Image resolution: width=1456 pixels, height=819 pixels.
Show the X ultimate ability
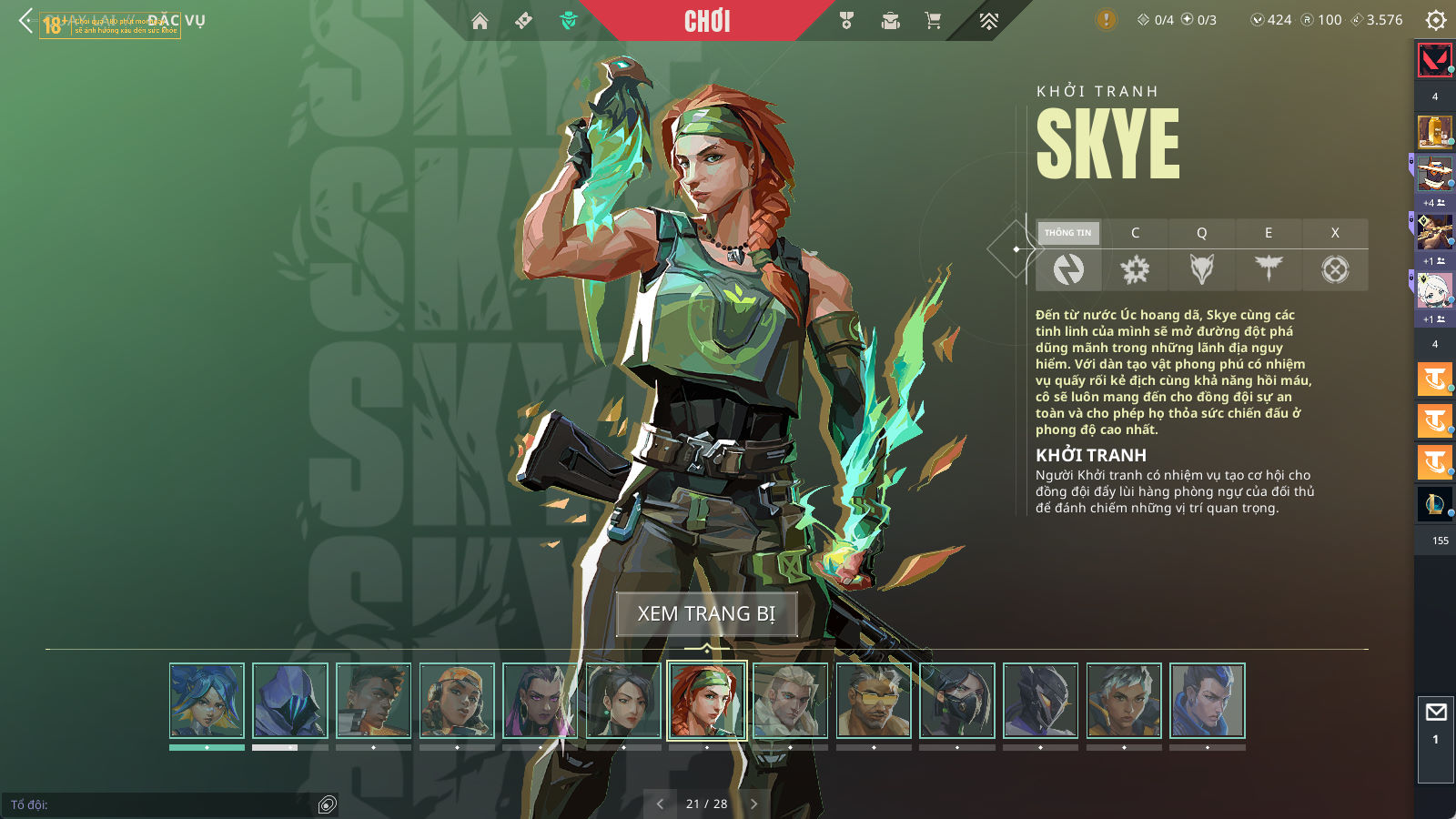(x=1335, y=257)
